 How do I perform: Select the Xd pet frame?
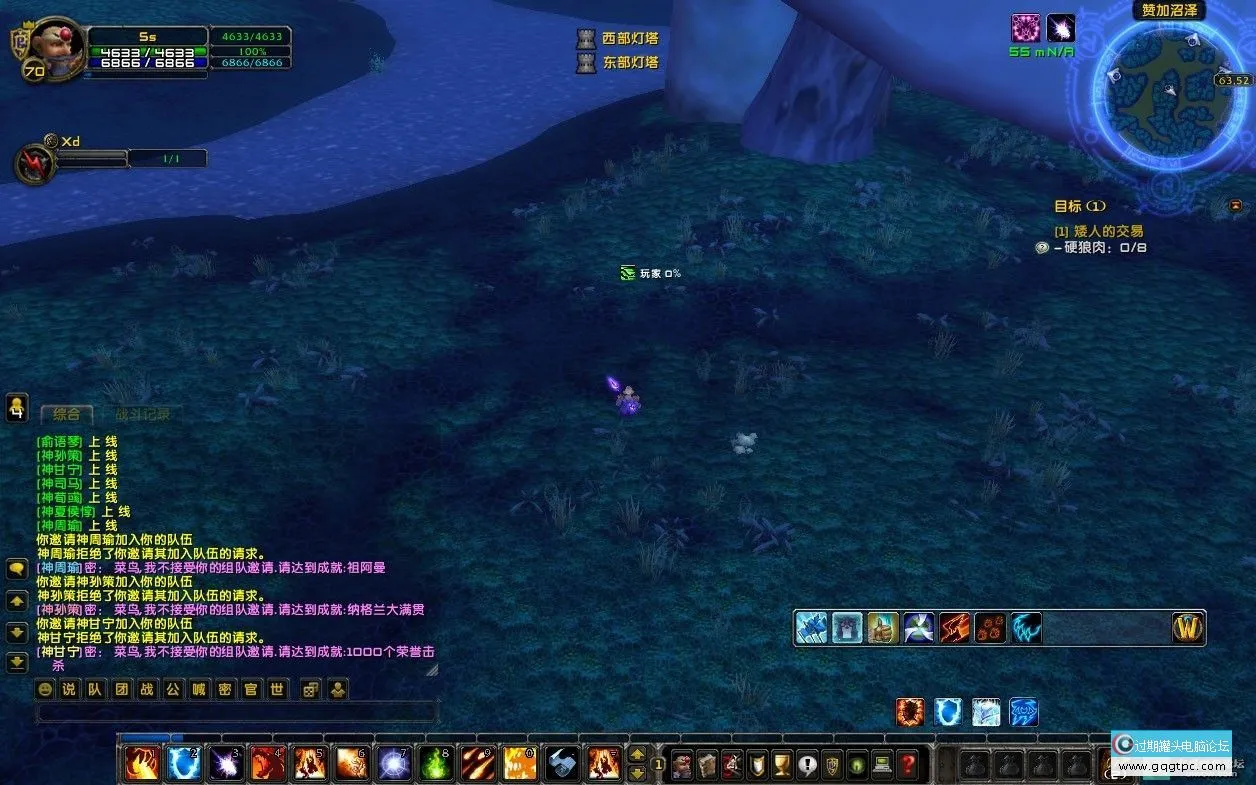point(35,163)
